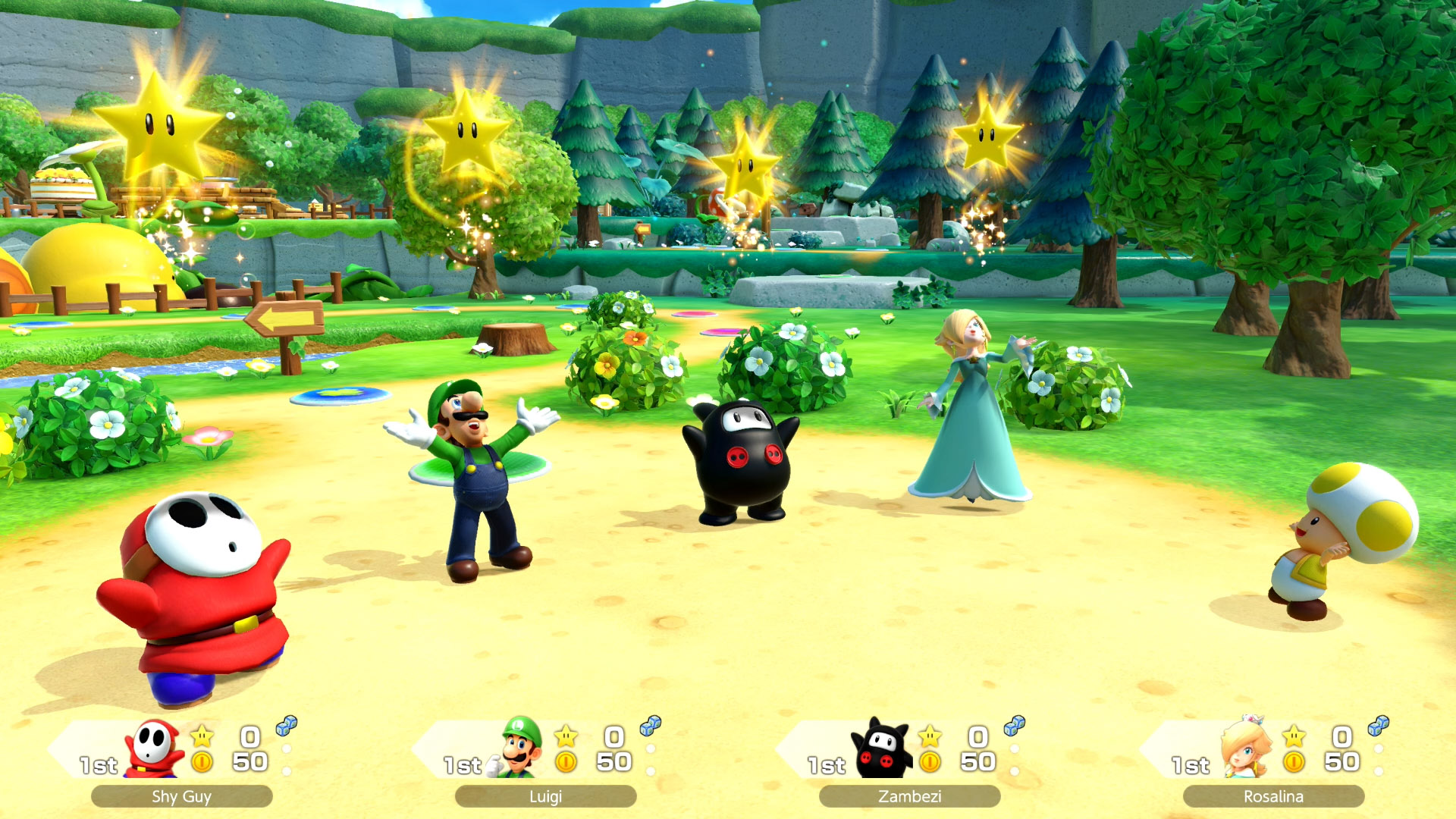
Task: Click the Rosalina name label
Action: pos(1273,796)
